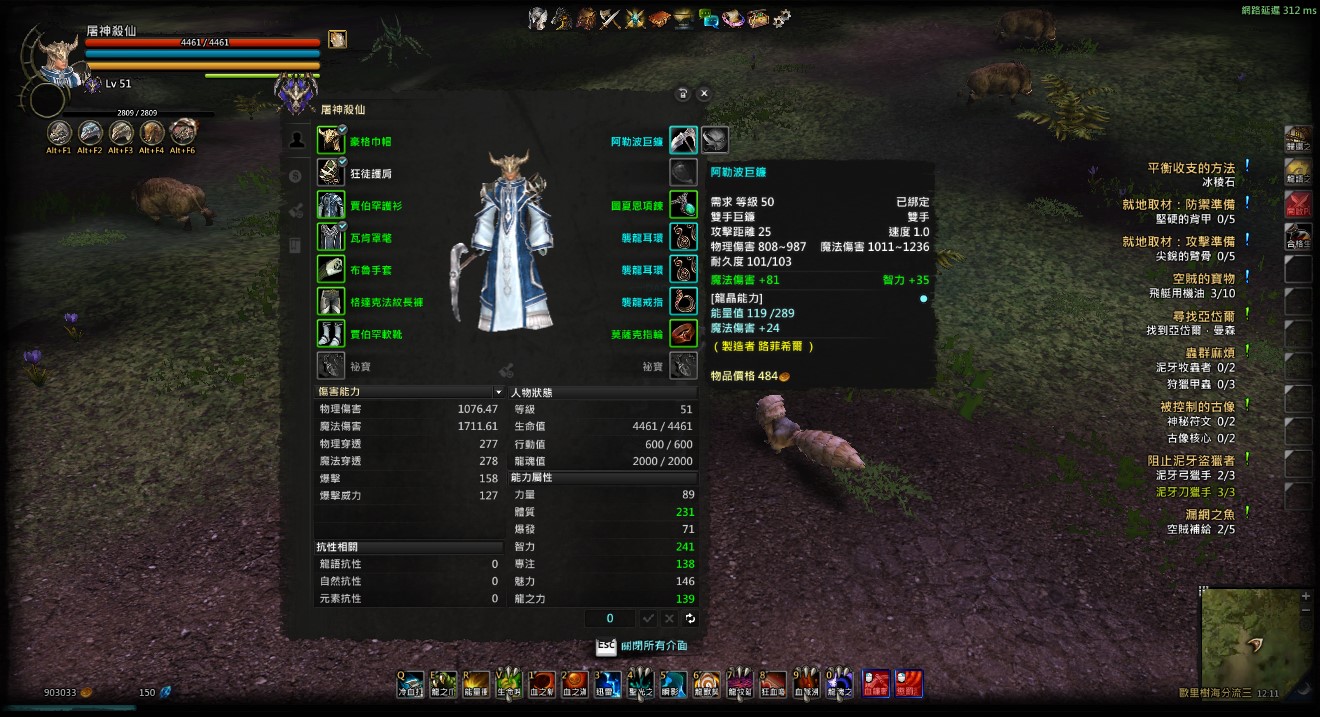Select the 狂徒護肩 shoulder armor slot
Image resolution: width=1320 pixels, height=717 pixels.
(331, 173)
